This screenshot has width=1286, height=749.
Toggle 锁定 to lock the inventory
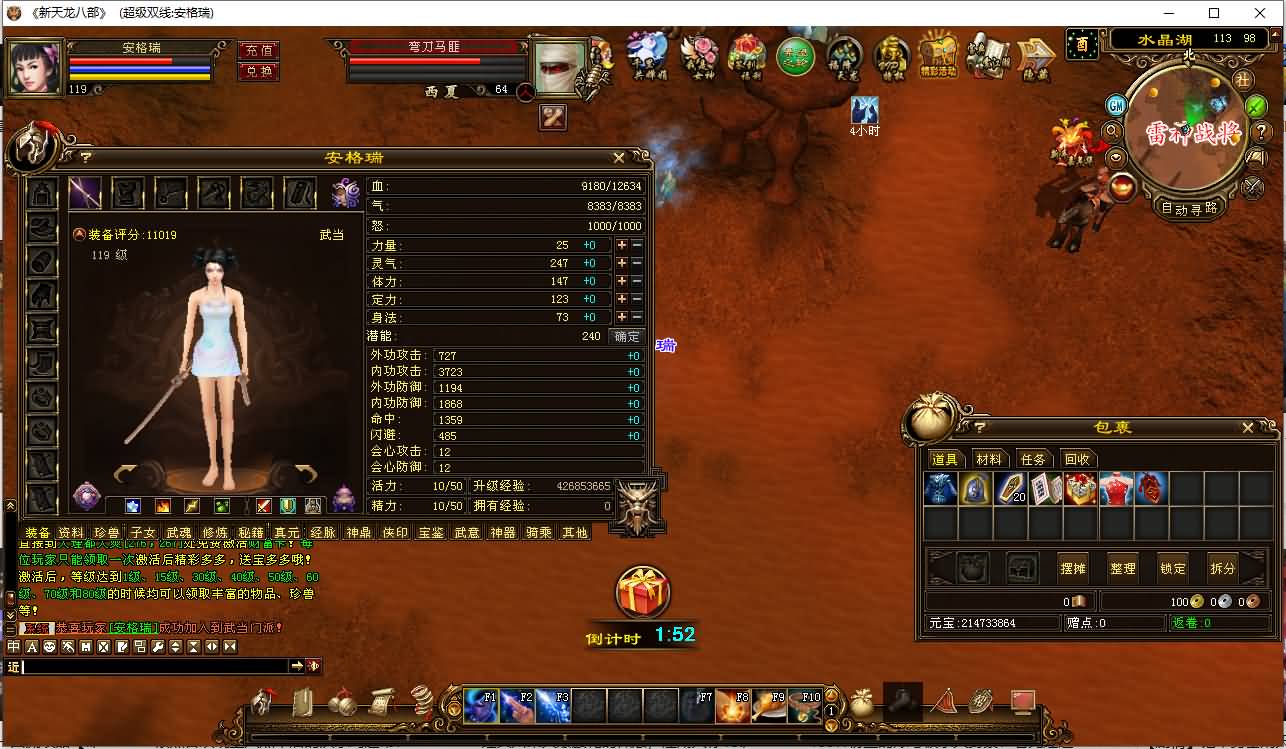pyautogui.click(x=1172, y=568)
